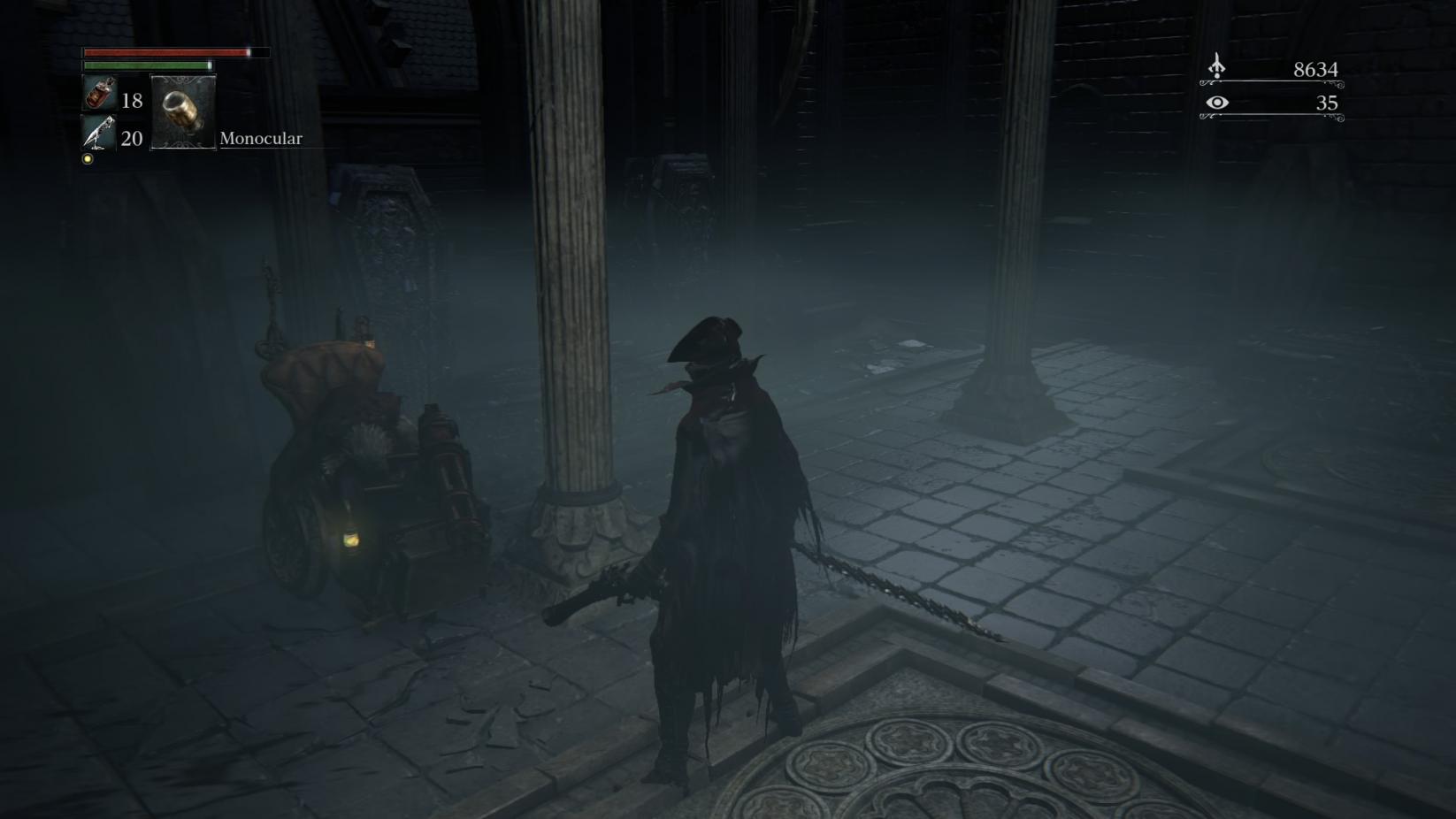The image size is (1456, 819).
Task: Click the Blood Echoes icon
Action: [x=1217, y=66]
